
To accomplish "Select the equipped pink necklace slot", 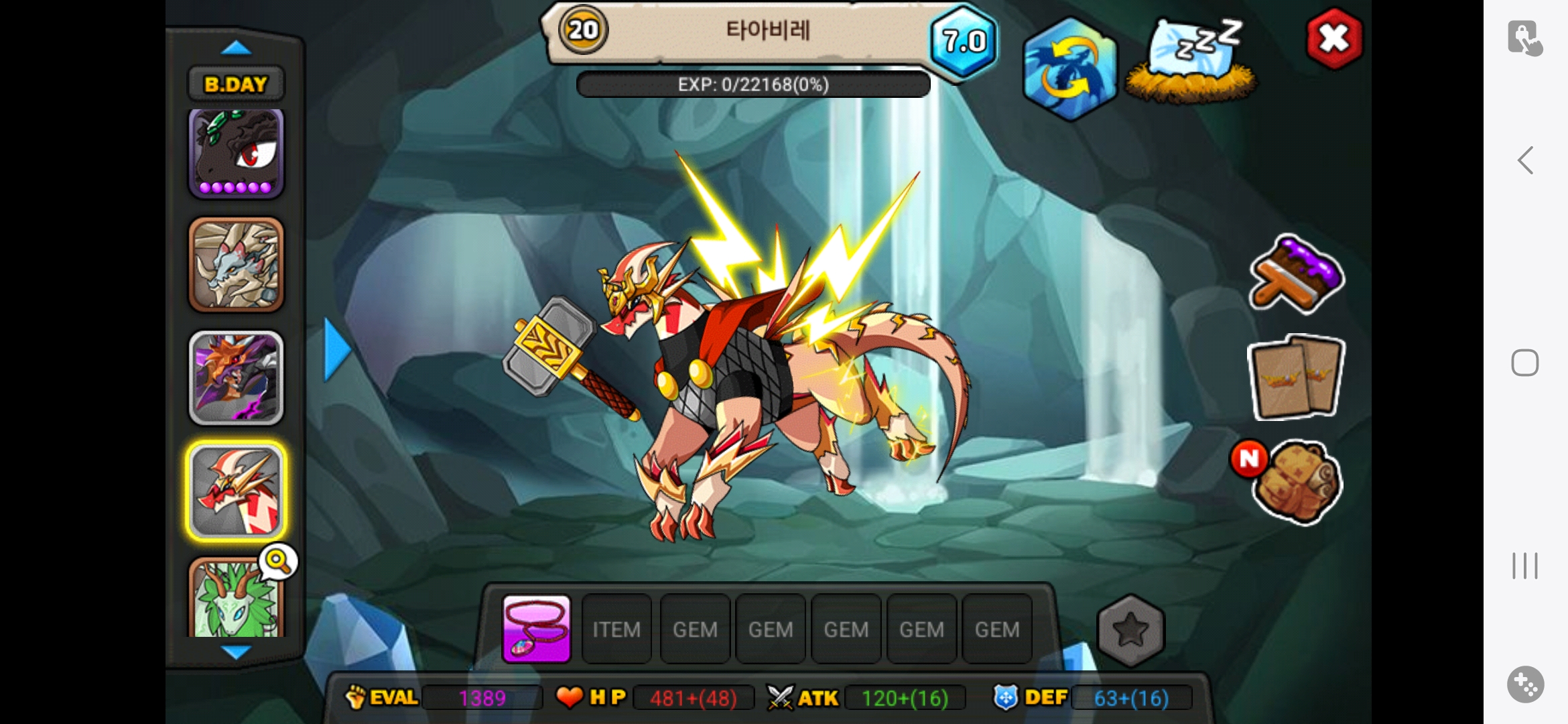I will (x=536, y=629).
